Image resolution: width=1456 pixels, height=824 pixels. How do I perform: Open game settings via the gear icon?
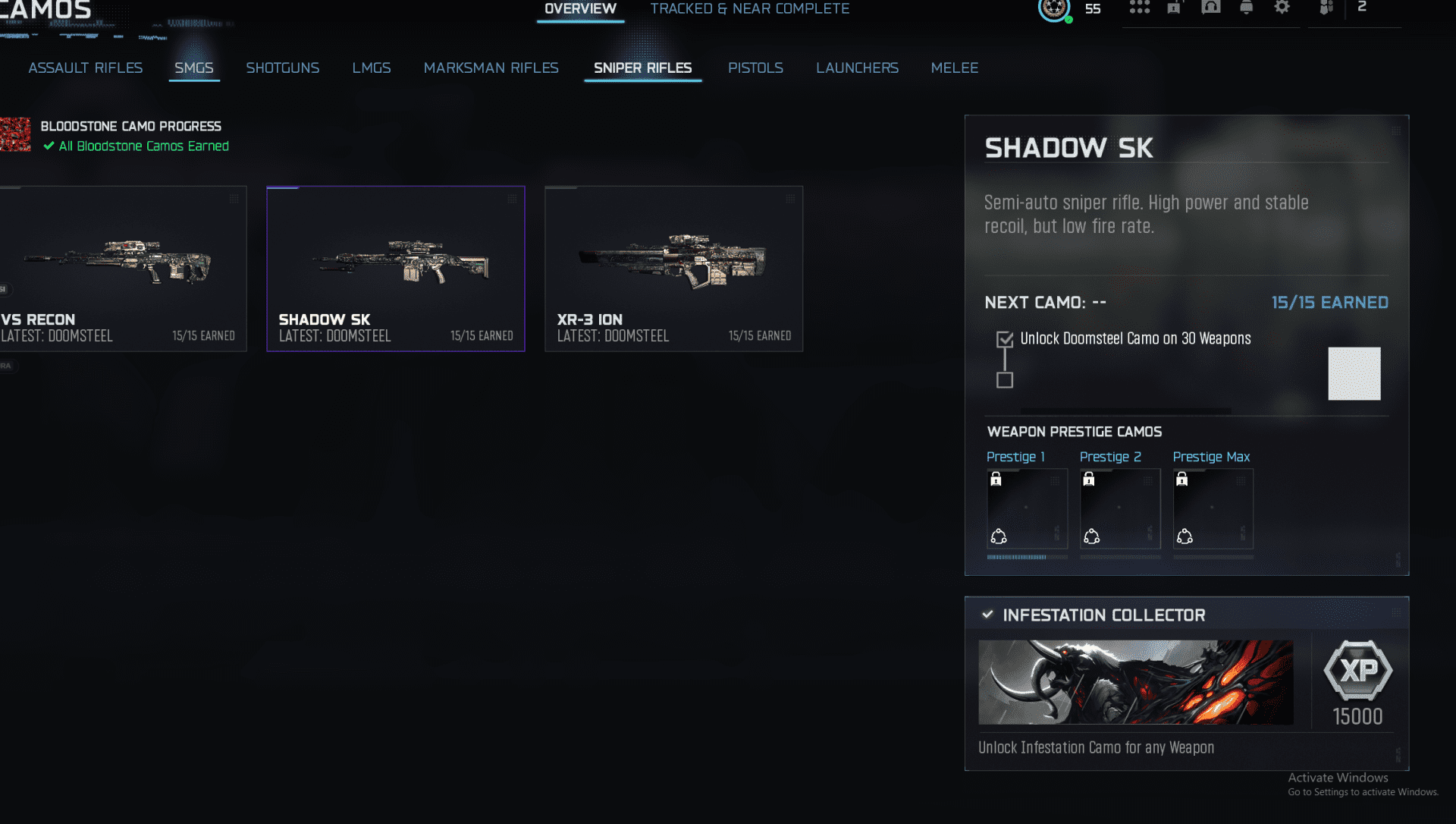point(1282,8)
